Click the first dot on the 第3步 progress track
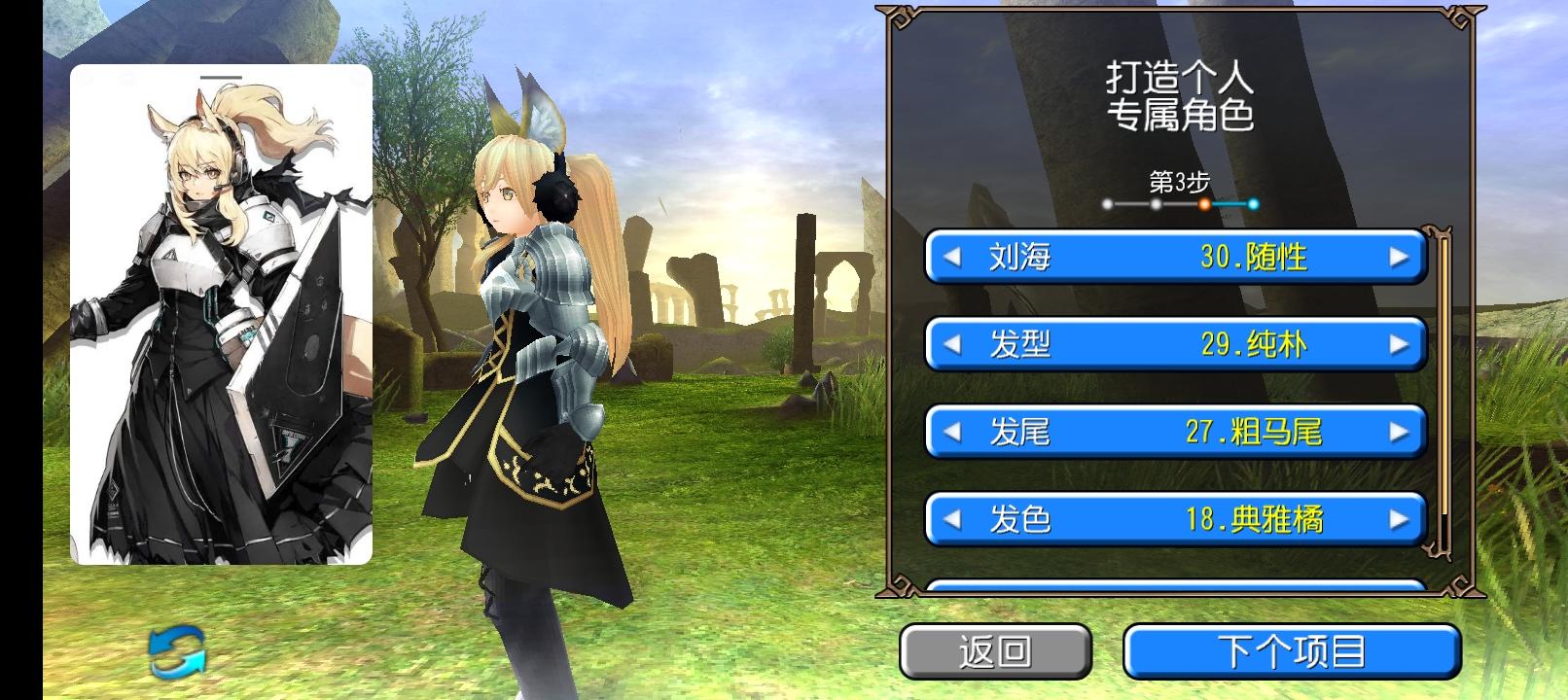Viewport: 1568px width, 700px height. (1108, 203)
